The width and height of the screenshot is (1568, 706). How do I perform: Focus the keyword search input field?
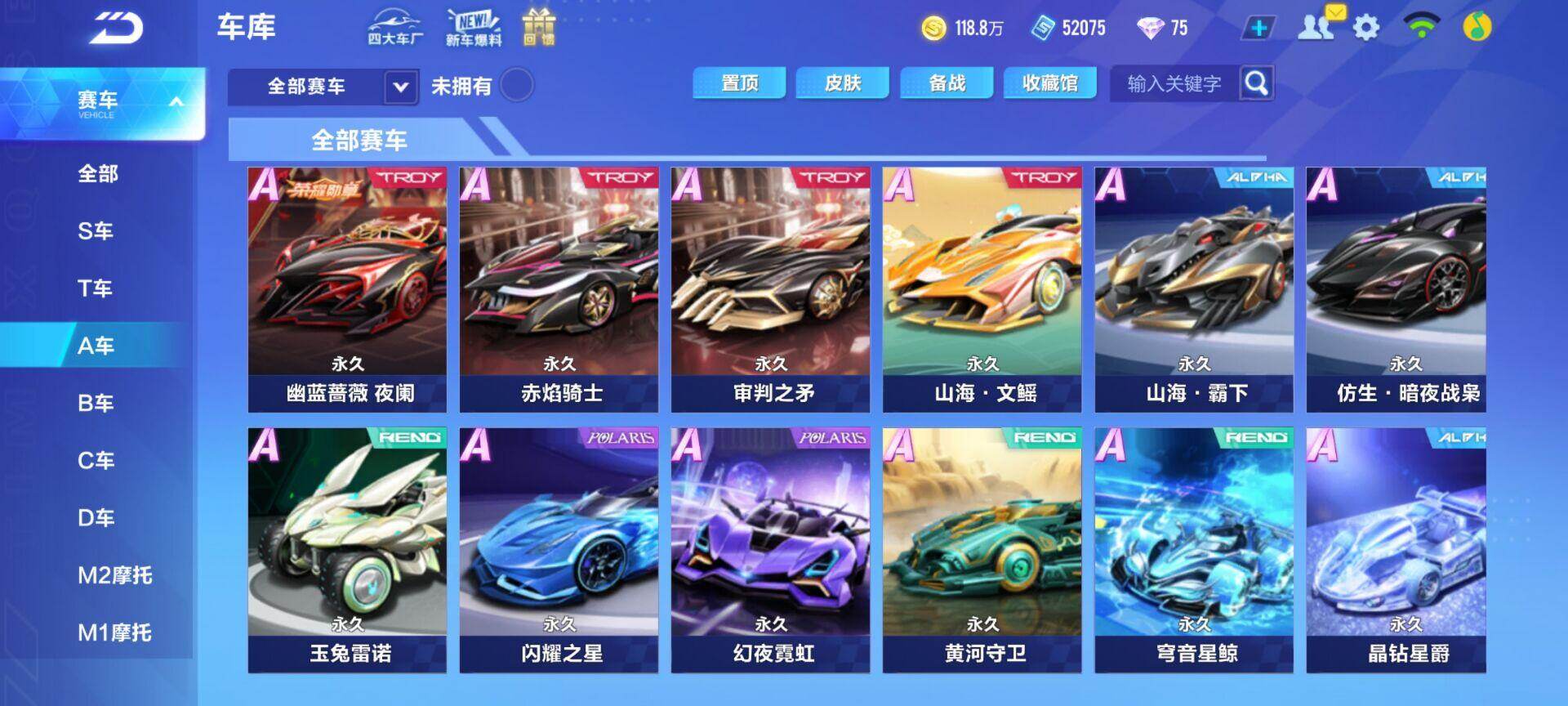[x=1174, y=83]
